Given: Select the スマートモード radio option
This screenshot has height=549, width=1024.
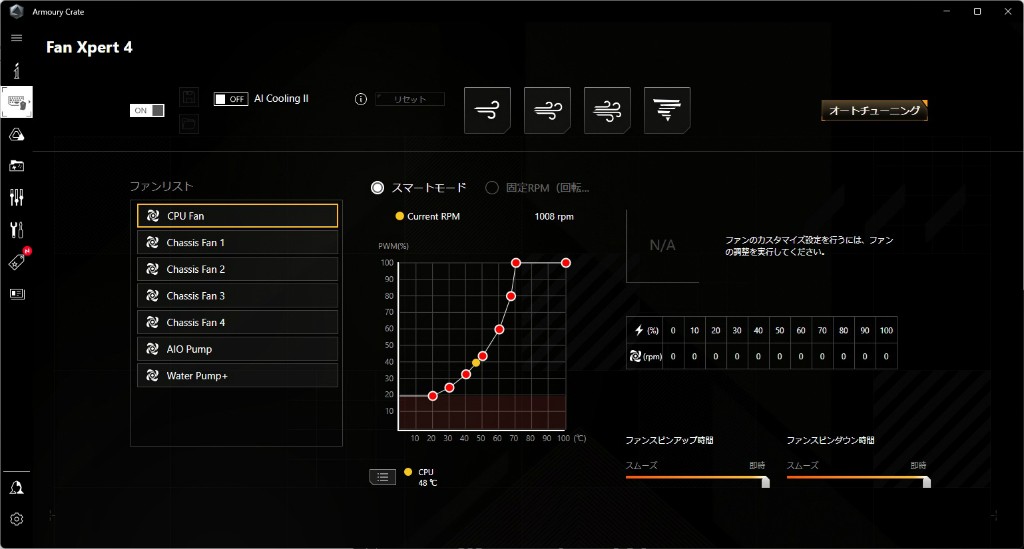Looking at the screenshot, I should pos(378,187).
